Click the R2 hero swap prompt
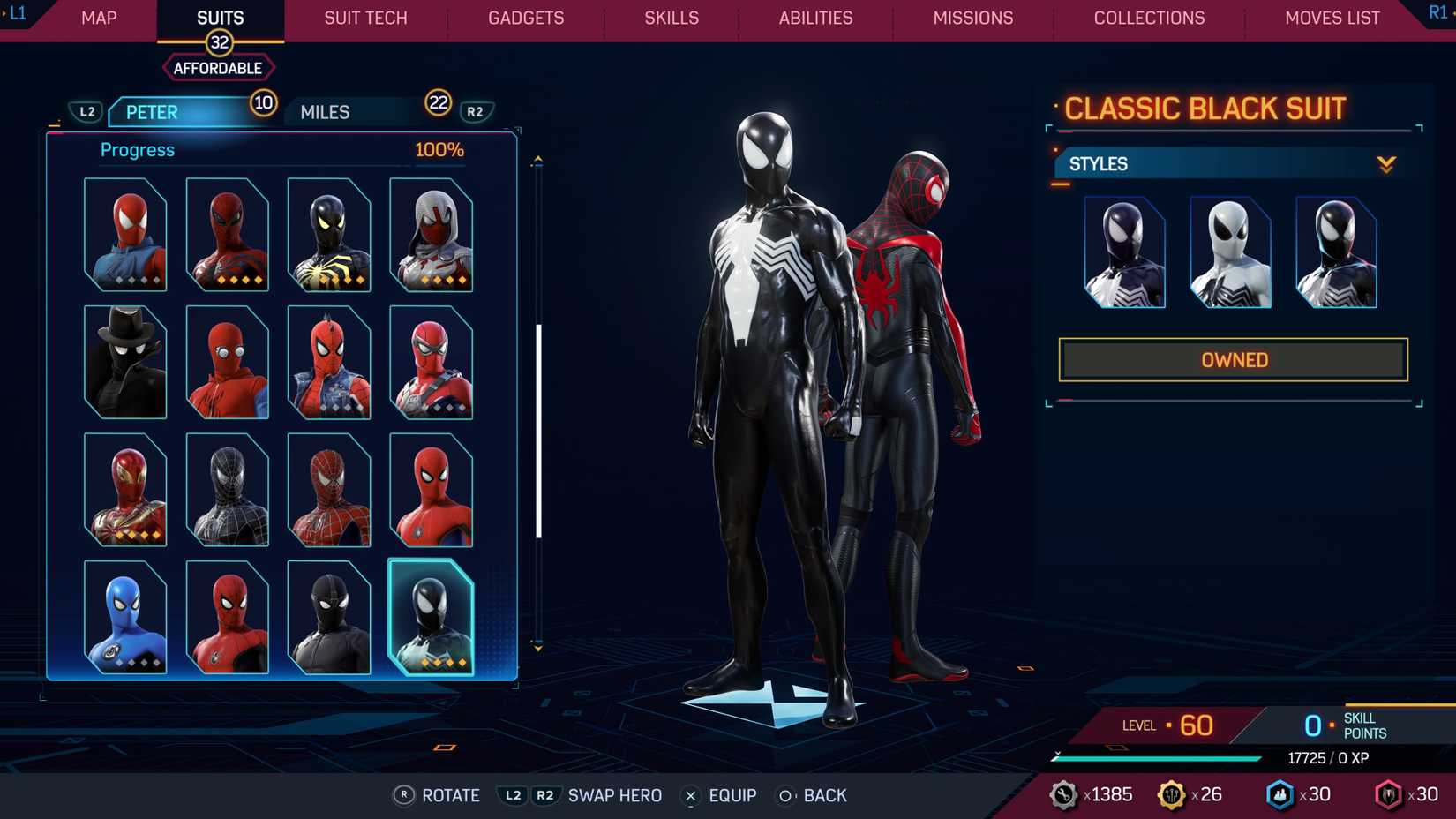The height and width of the screenshot is (819, 1456). click(x=545, y=795)
